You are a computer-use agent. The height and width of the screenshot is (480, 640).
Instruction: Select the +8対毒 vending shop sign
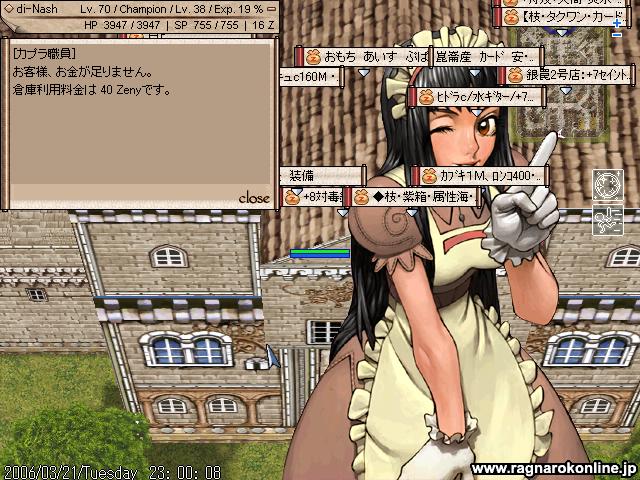click(313, 197)
